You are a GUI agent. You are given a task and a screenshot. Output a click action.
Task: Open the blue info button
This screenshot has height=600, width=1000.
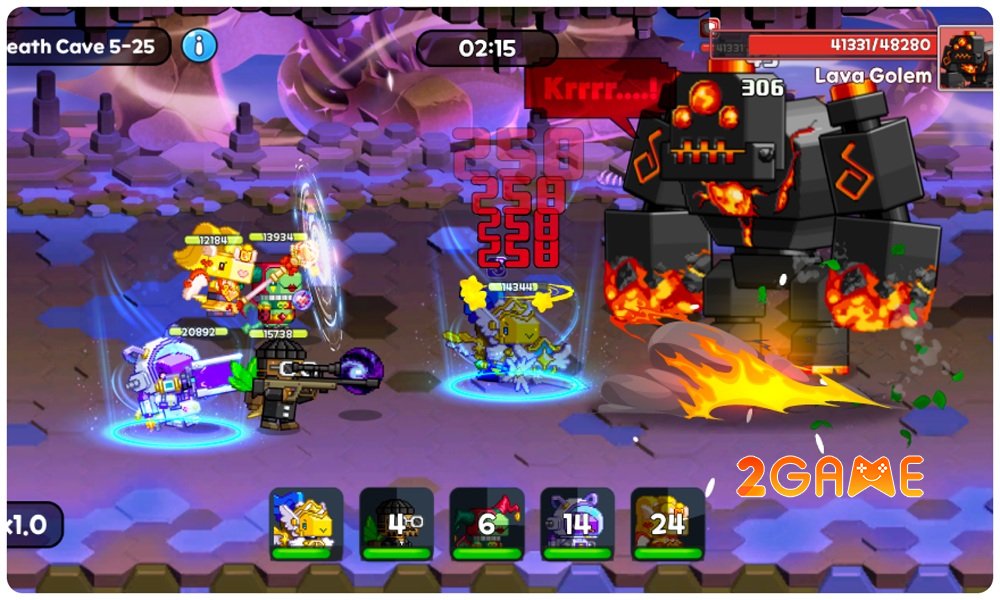200,45
